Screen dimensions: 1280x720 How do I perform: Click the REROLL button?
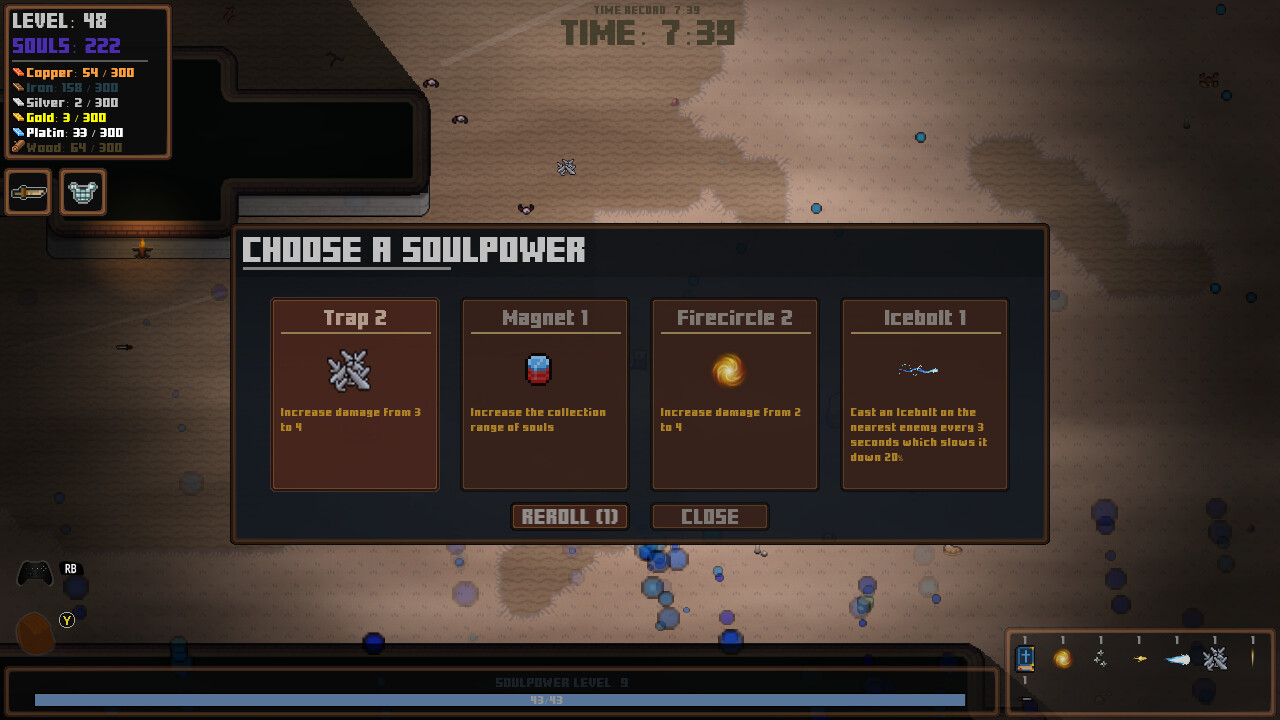[x=570, y=516]
